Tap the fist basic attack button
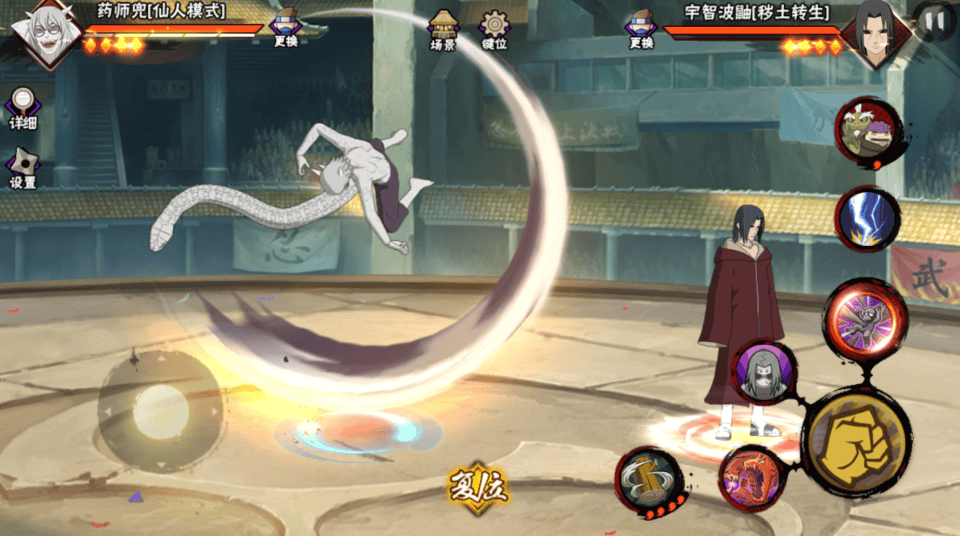 855,442
